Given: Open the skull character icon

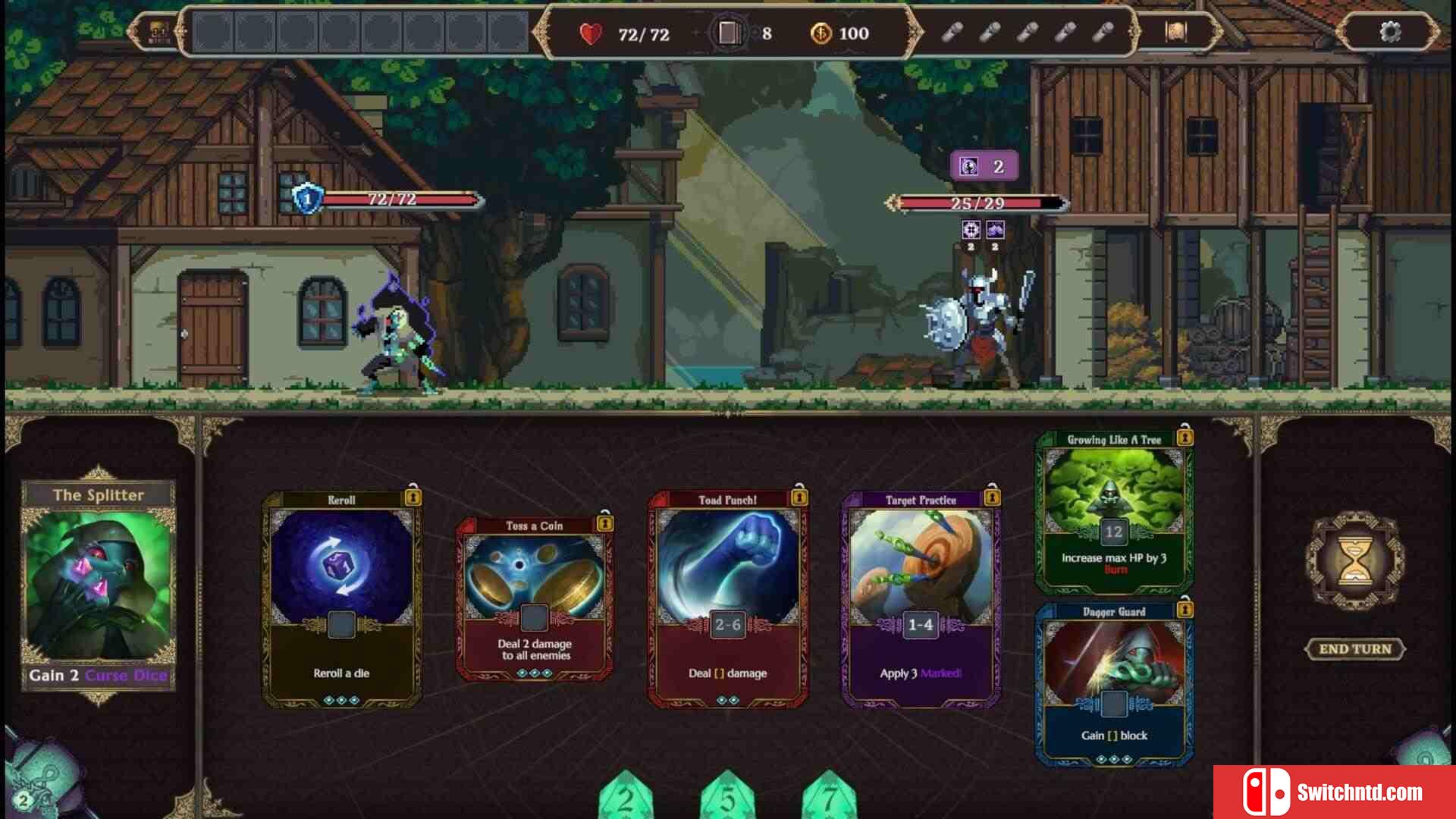Looking at the screenshot, I should coord(158,32).
